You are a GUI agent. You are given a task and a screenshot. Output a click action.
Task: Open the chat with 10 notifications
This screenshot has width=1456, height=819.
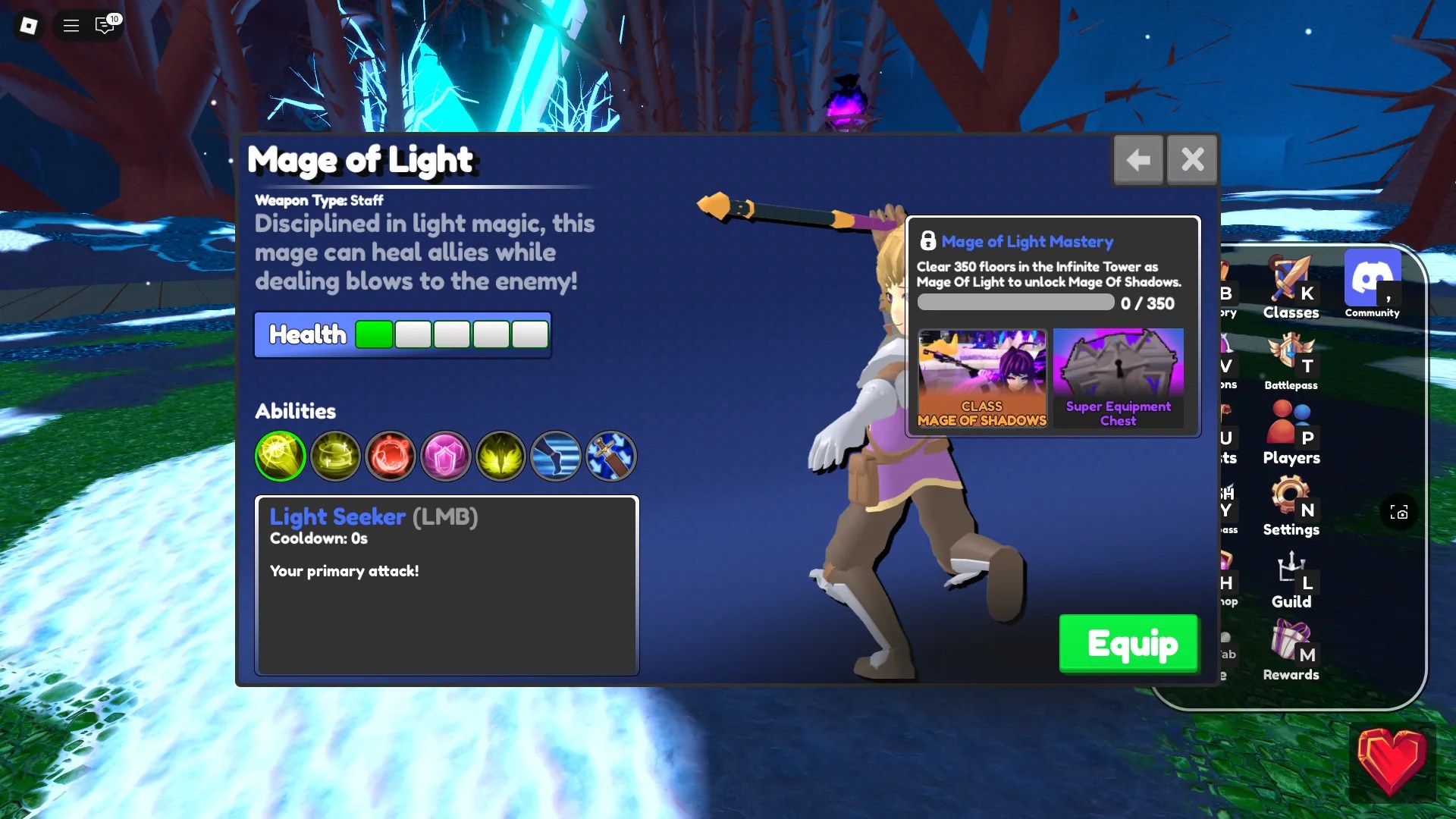coord(105,25)
